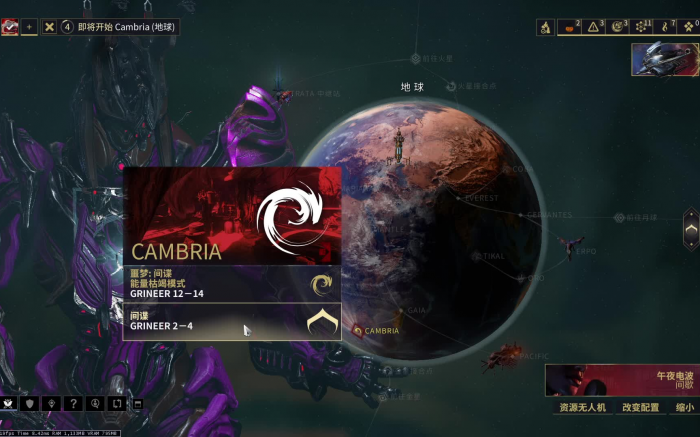
Task: Click the Change Loadout button
Action: tap(641, 407)
